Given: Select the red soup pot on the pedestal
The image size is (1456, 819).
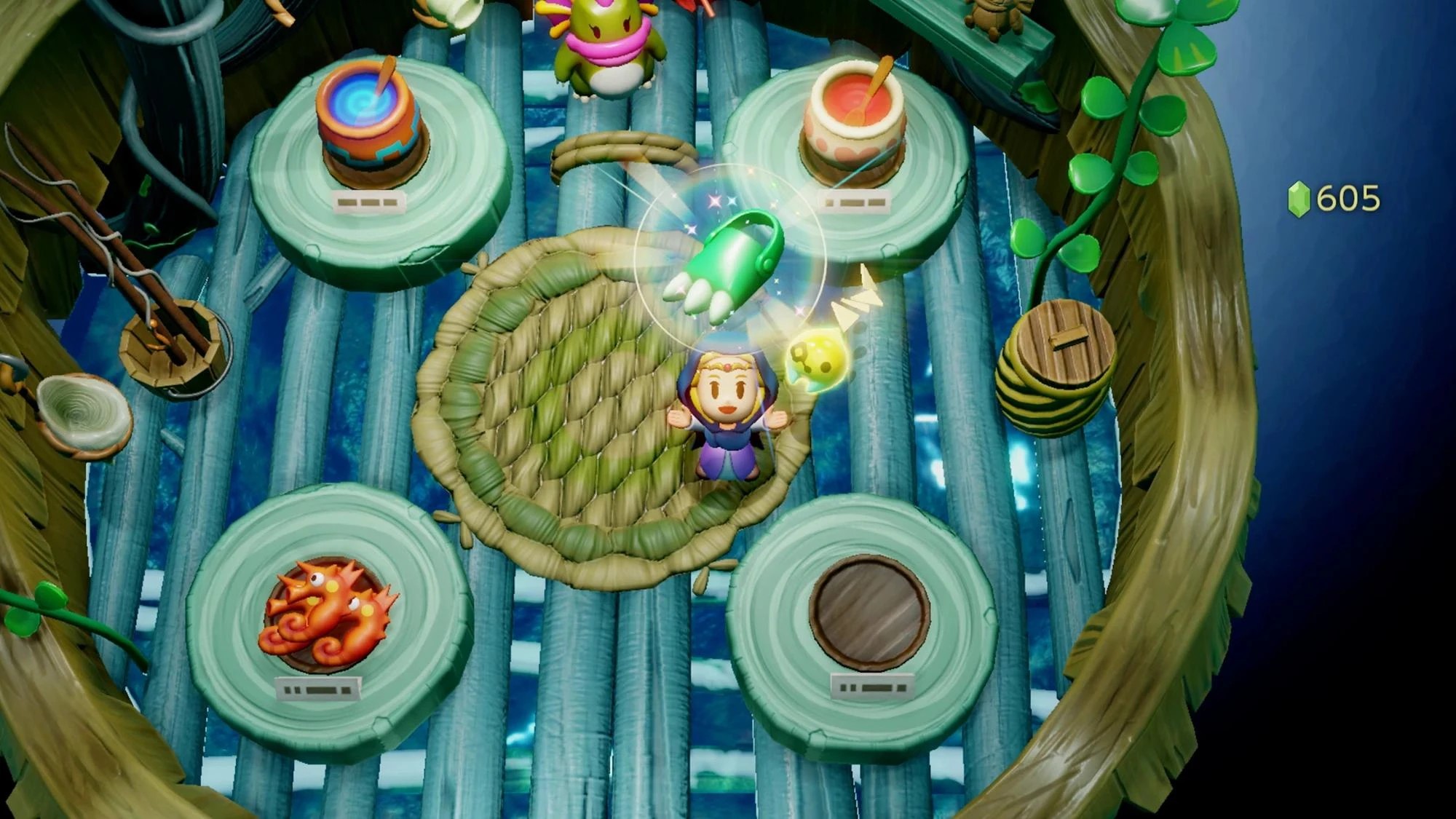Looking at the screenshot, I should 855,116.
